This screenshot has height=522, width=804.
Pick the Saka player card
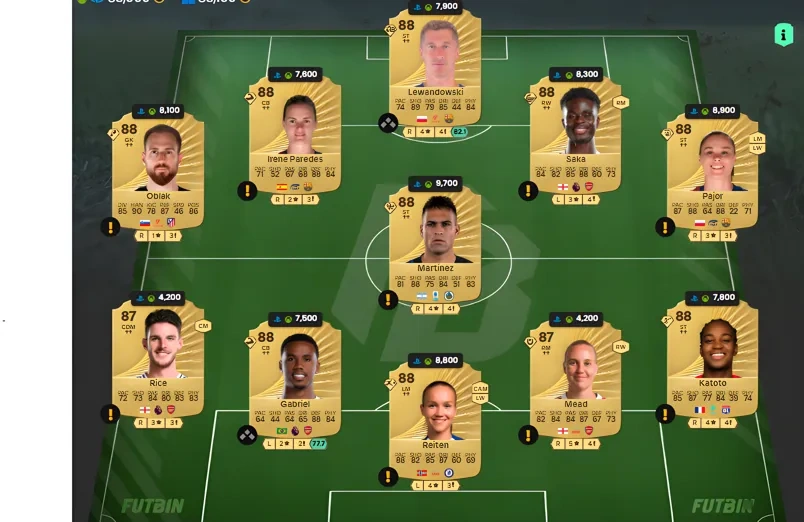pos(575,130)
